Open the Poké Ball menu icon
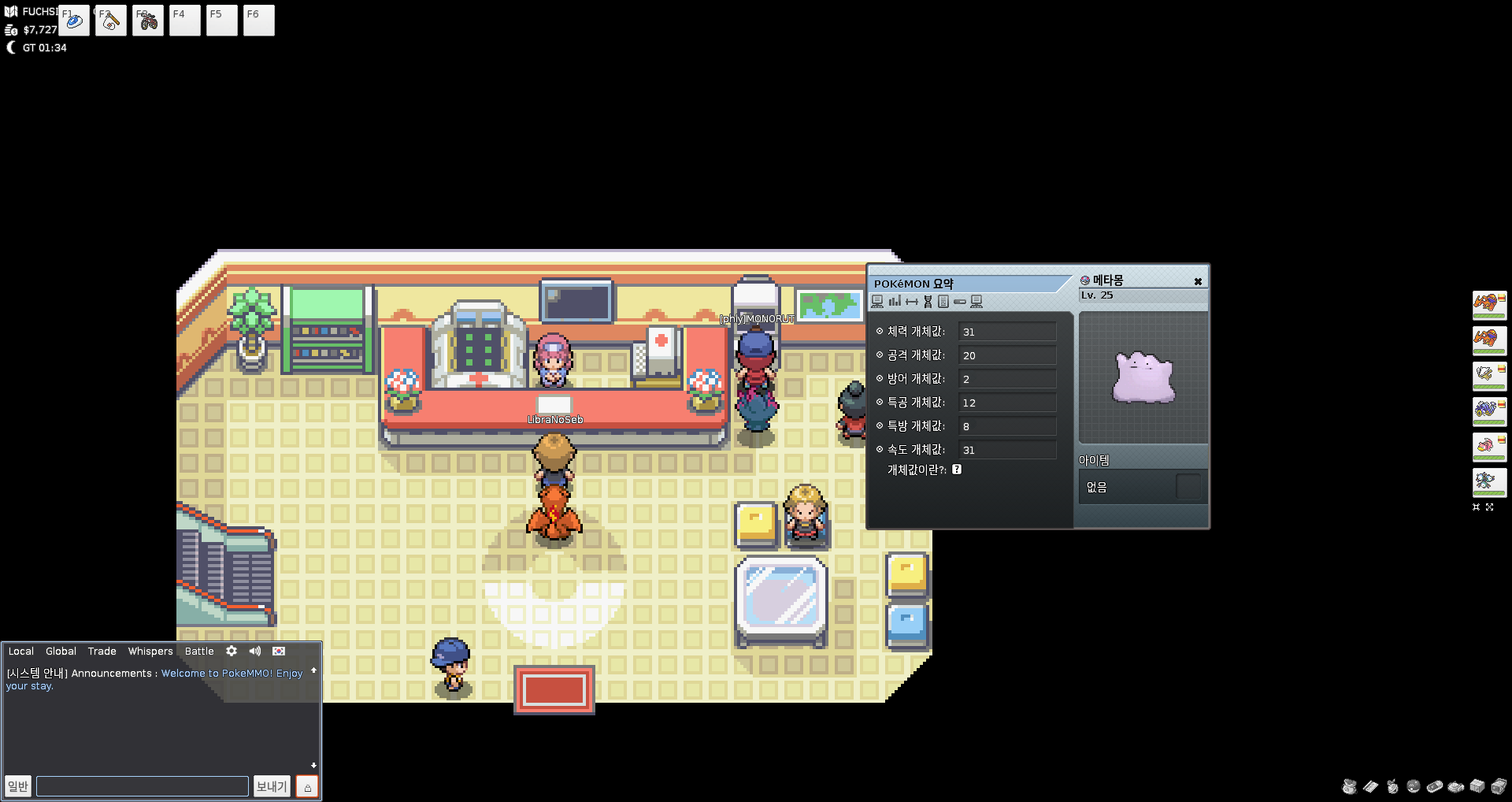 [1414, 786]
